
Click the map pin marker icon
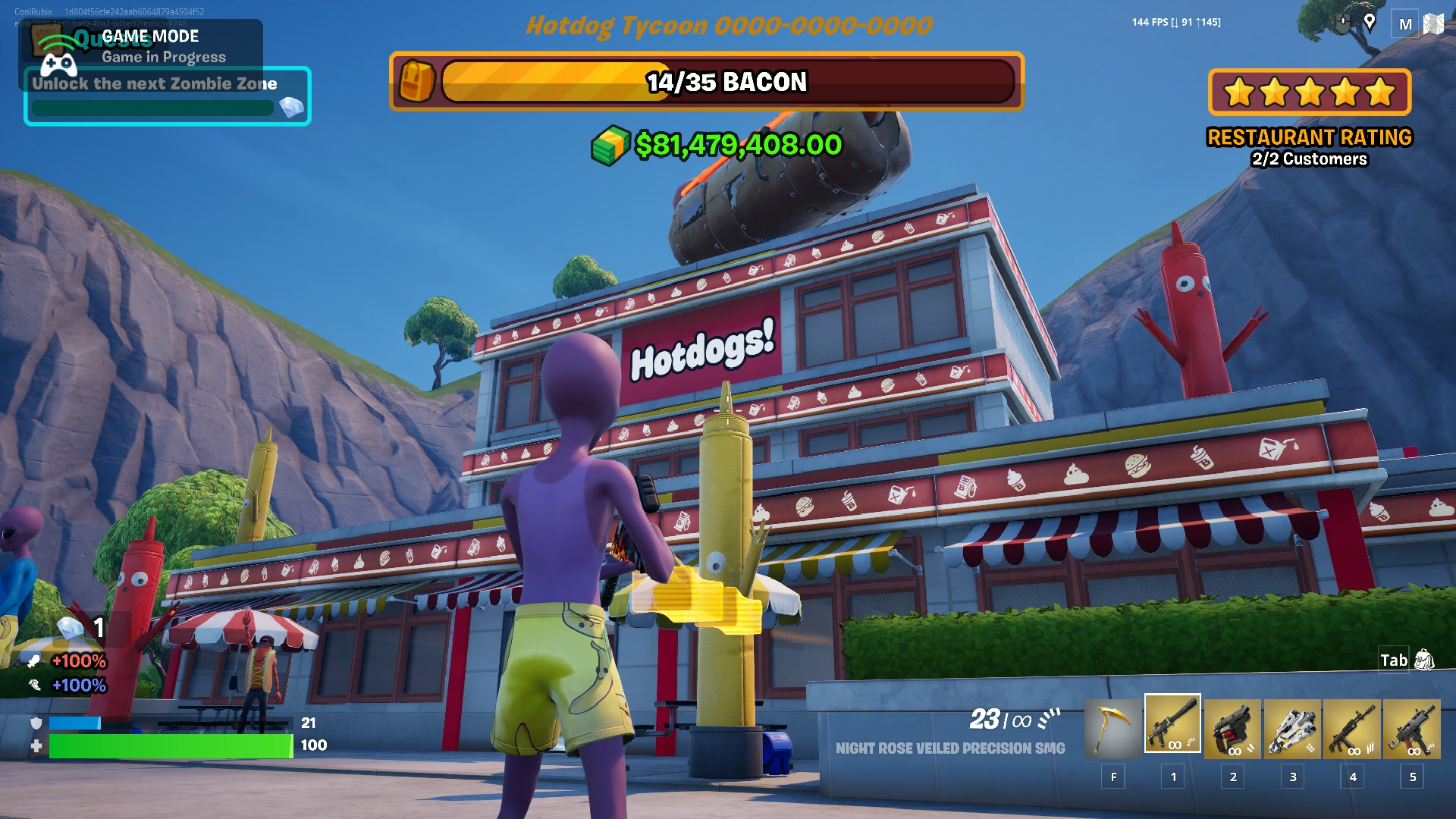coord(1370,22)
